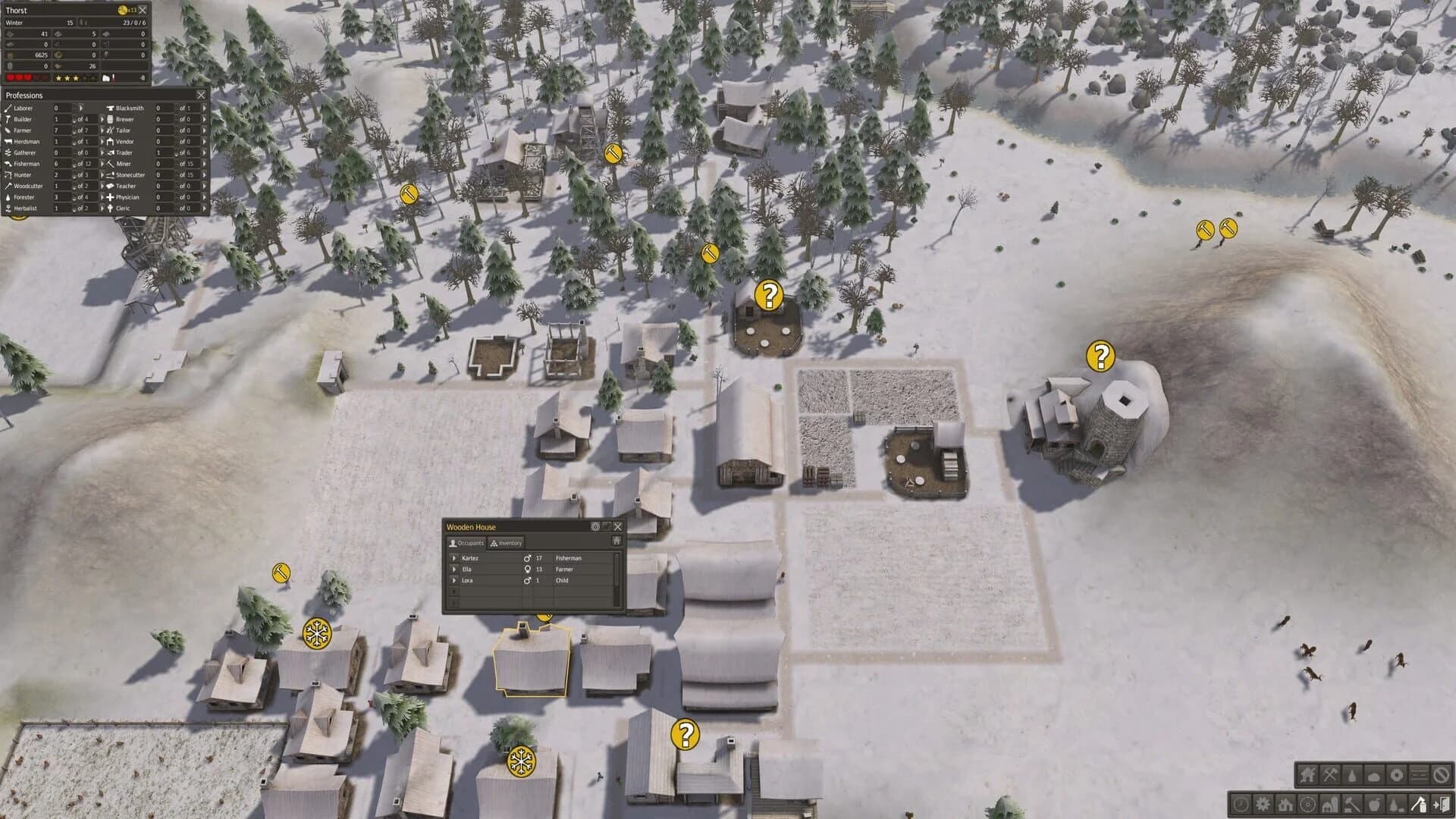Expand Kartez's occupant details arrow
Screen dimensions: 1456x819
click(x=454, y=558)
